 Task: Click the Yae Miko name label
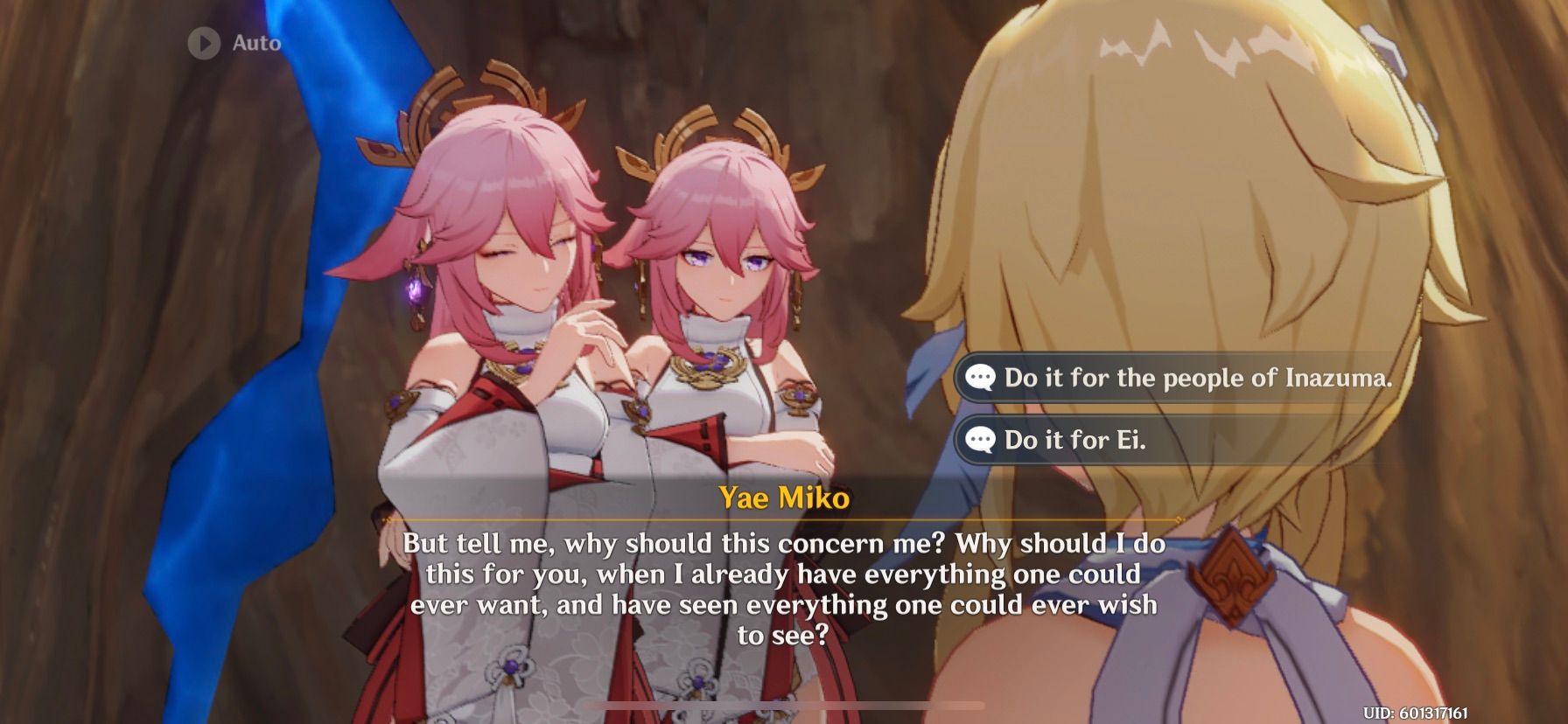[x=784, y=499]
